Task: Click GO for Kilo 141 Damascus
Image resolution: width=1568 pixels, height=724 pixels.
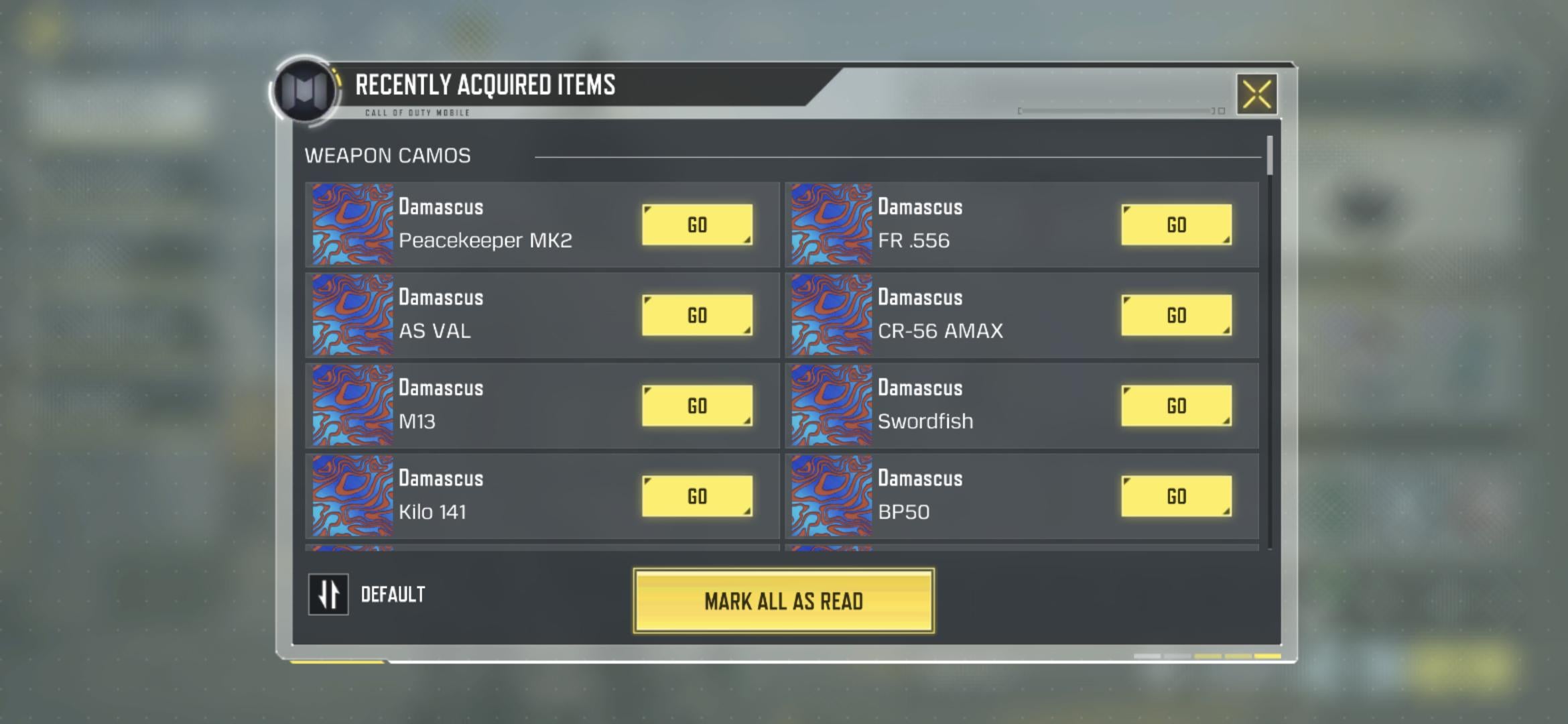Action: (697, 496)
